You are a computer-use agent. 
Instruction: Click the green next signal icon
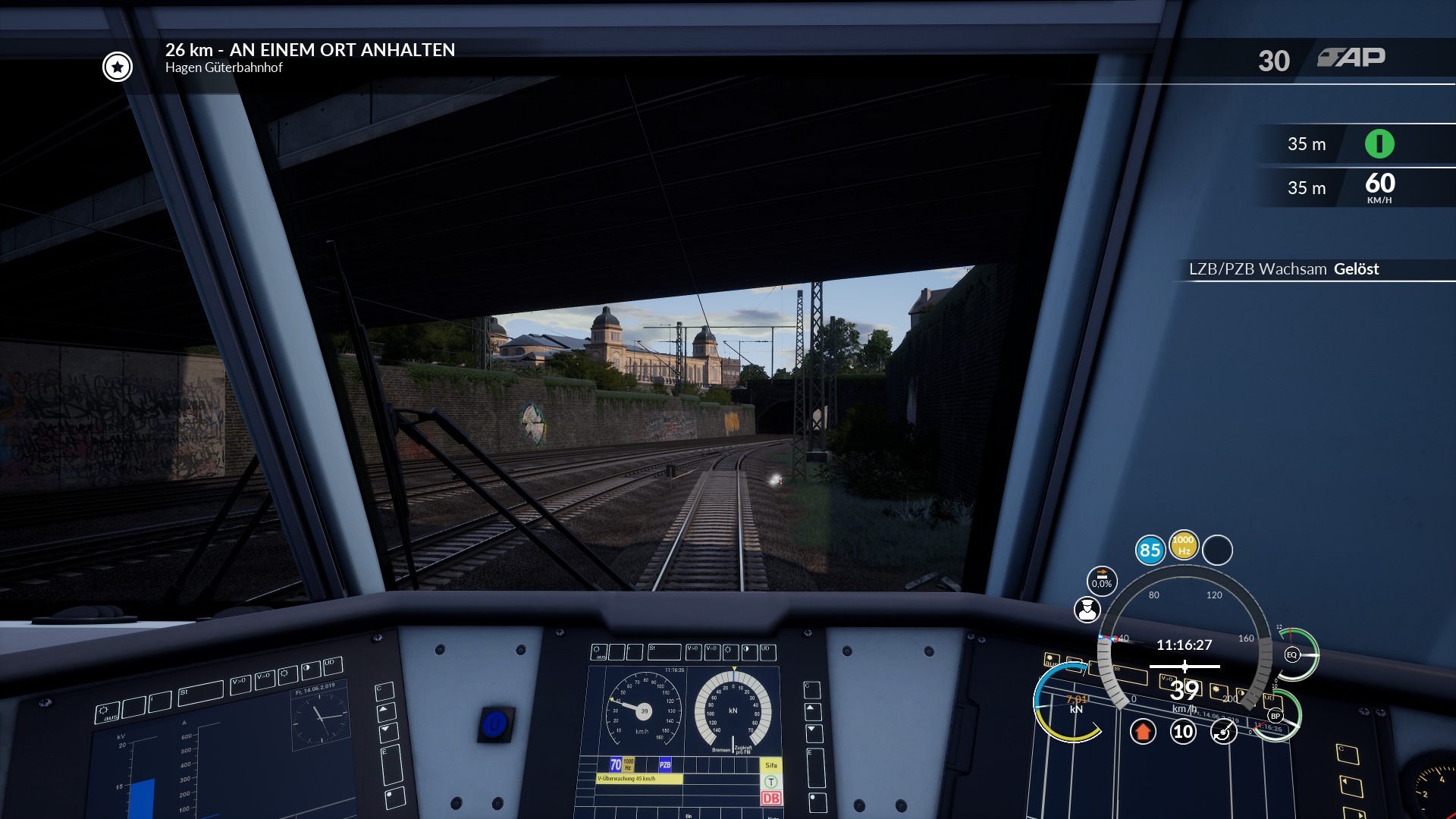[1379, 144]
